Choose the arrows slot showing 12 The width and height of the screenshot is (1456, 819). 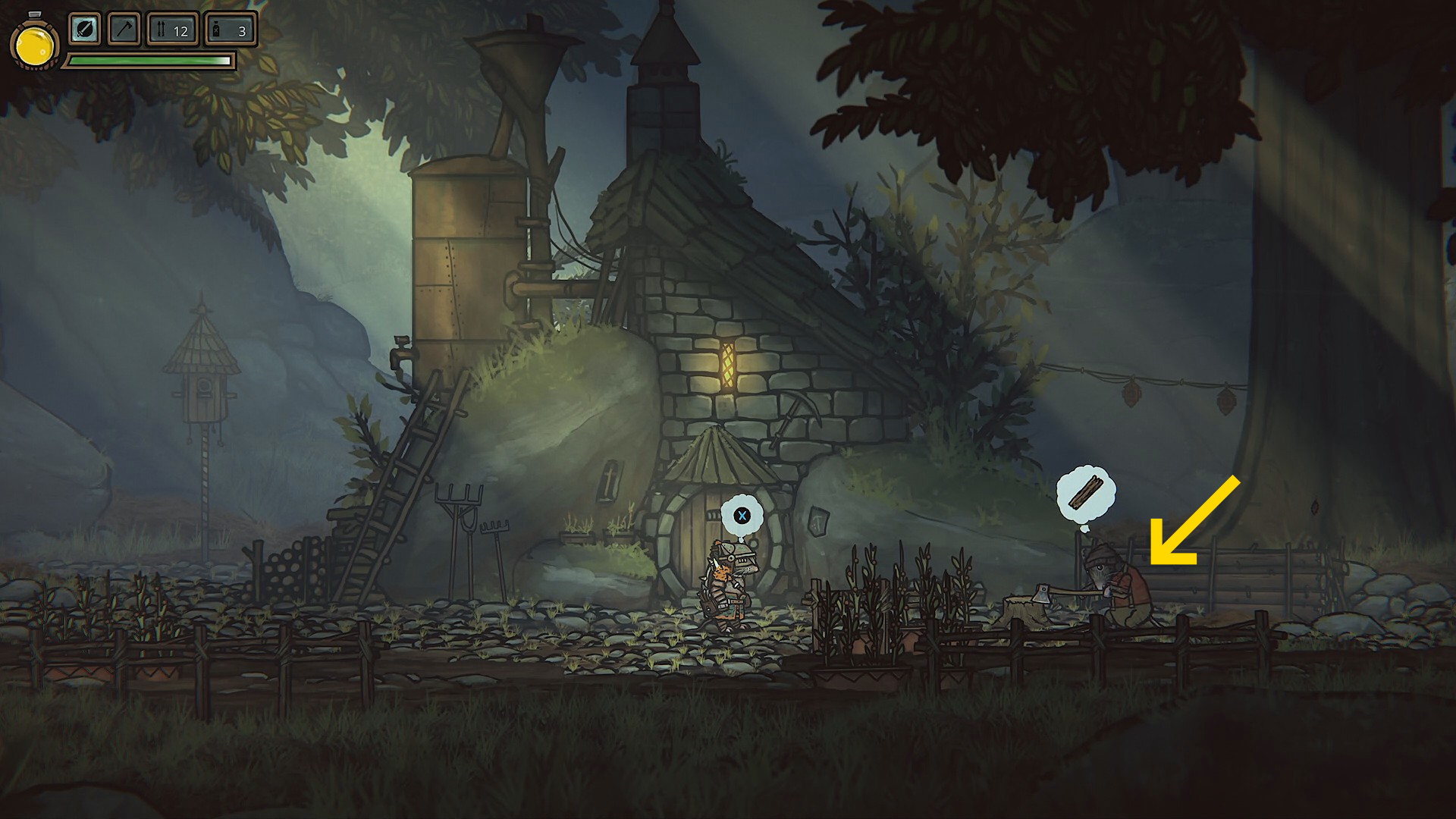(172, 30)
